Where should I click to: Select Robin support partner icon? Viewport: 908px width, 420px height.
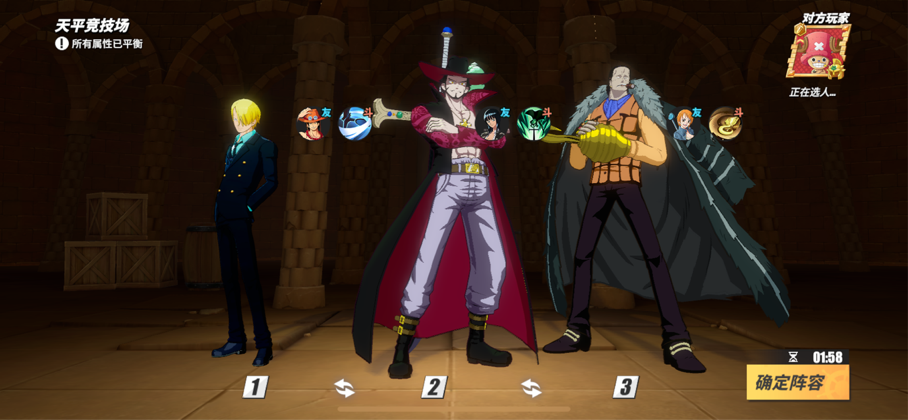(493, 124)
